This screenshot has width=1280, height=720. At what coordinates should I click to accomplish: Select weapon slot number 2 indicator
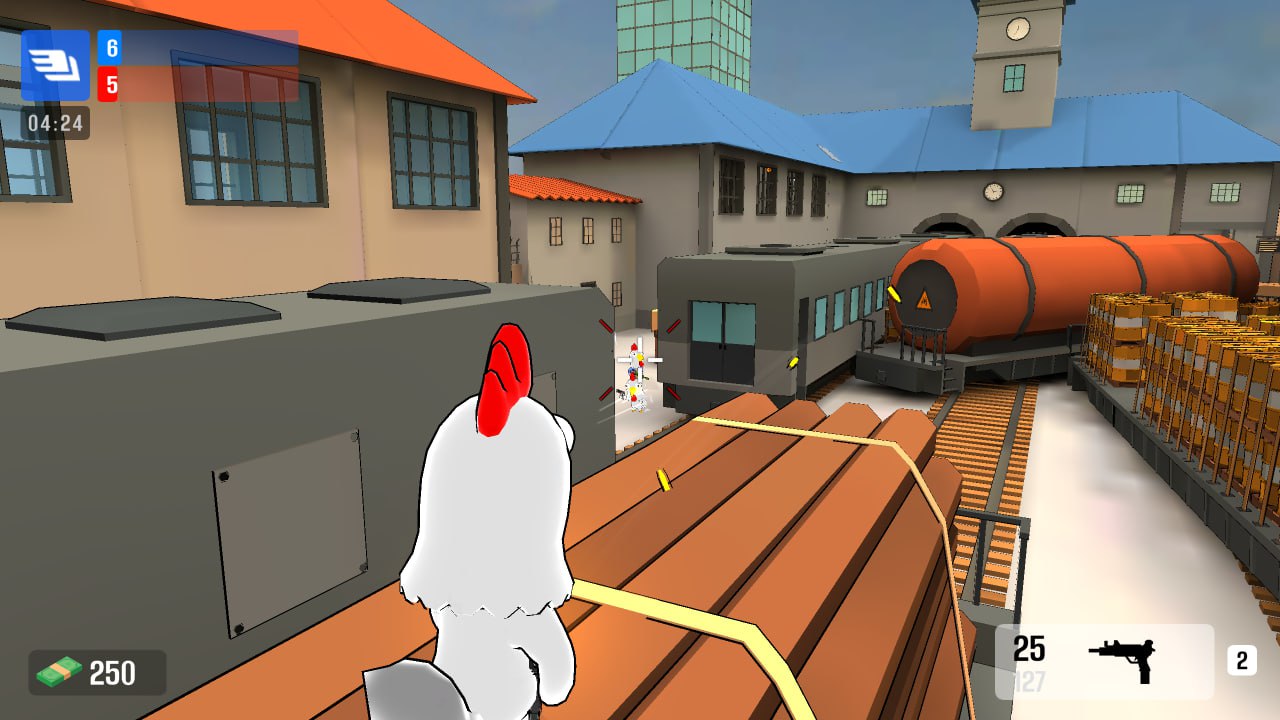pyautogui.click(x=1240, y=660)
